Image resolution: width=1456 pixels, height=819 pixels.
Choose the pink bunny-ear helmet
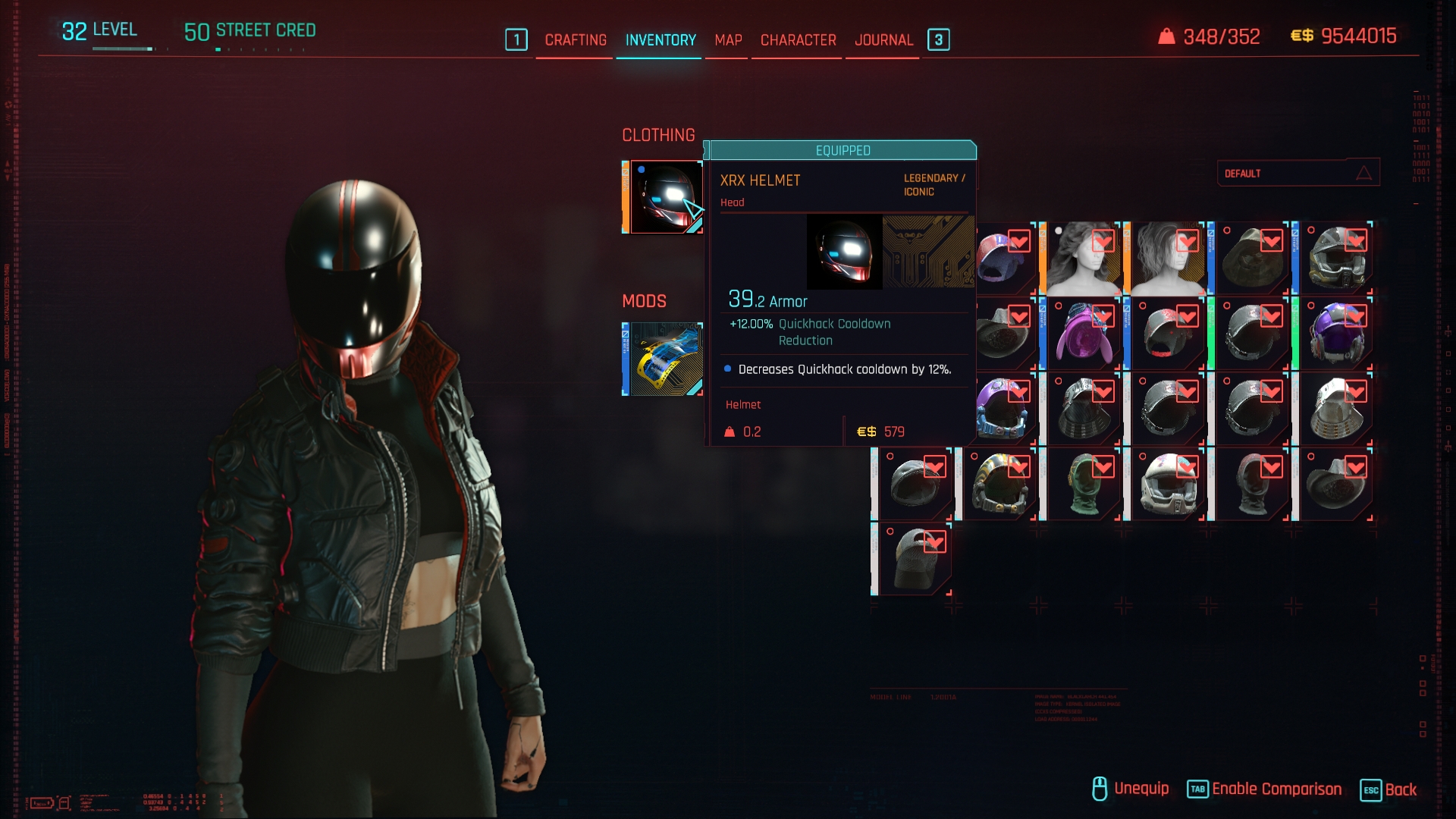1083,334
